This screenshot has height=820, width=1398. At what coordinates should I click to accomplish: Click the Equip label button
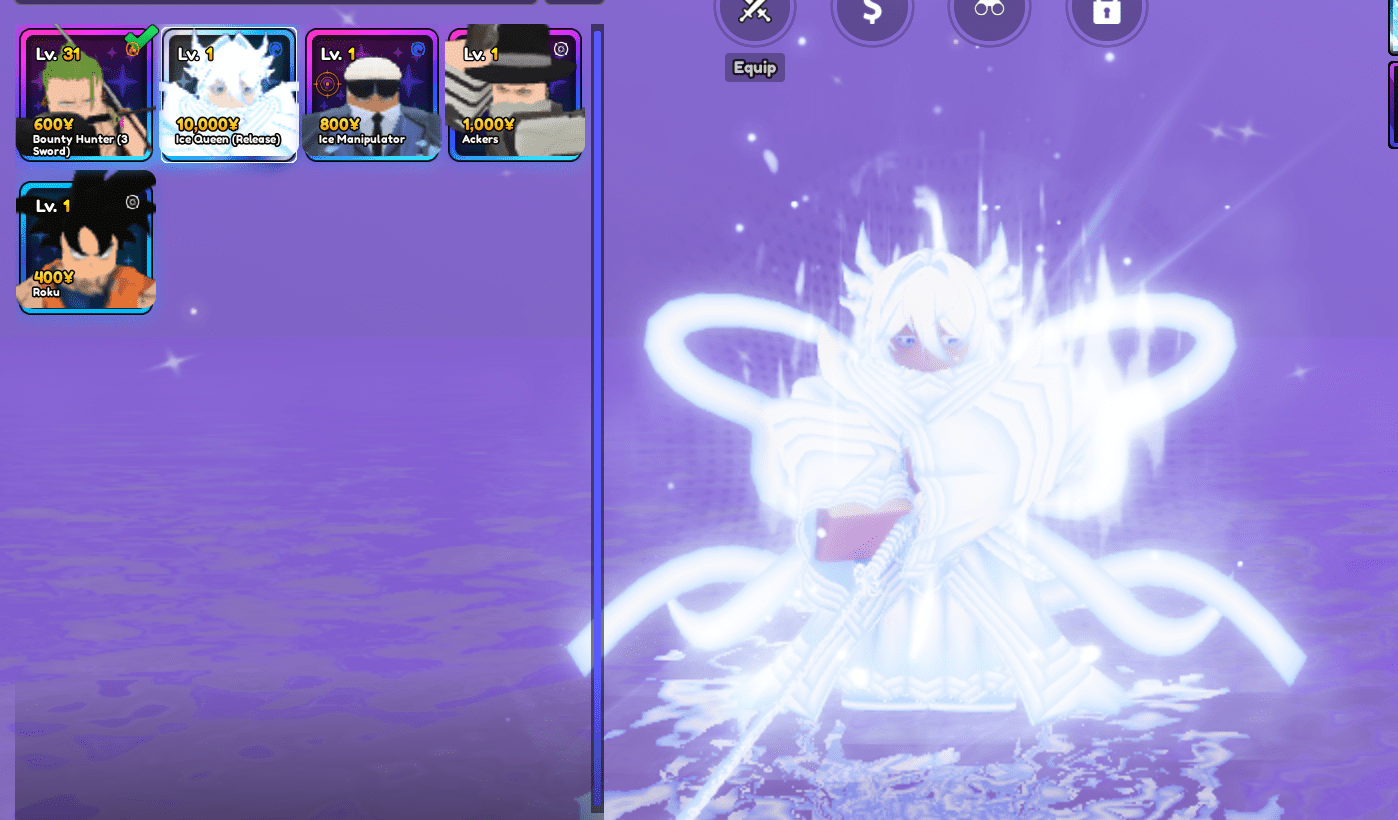pyautogui.click(x=755, y=68)
